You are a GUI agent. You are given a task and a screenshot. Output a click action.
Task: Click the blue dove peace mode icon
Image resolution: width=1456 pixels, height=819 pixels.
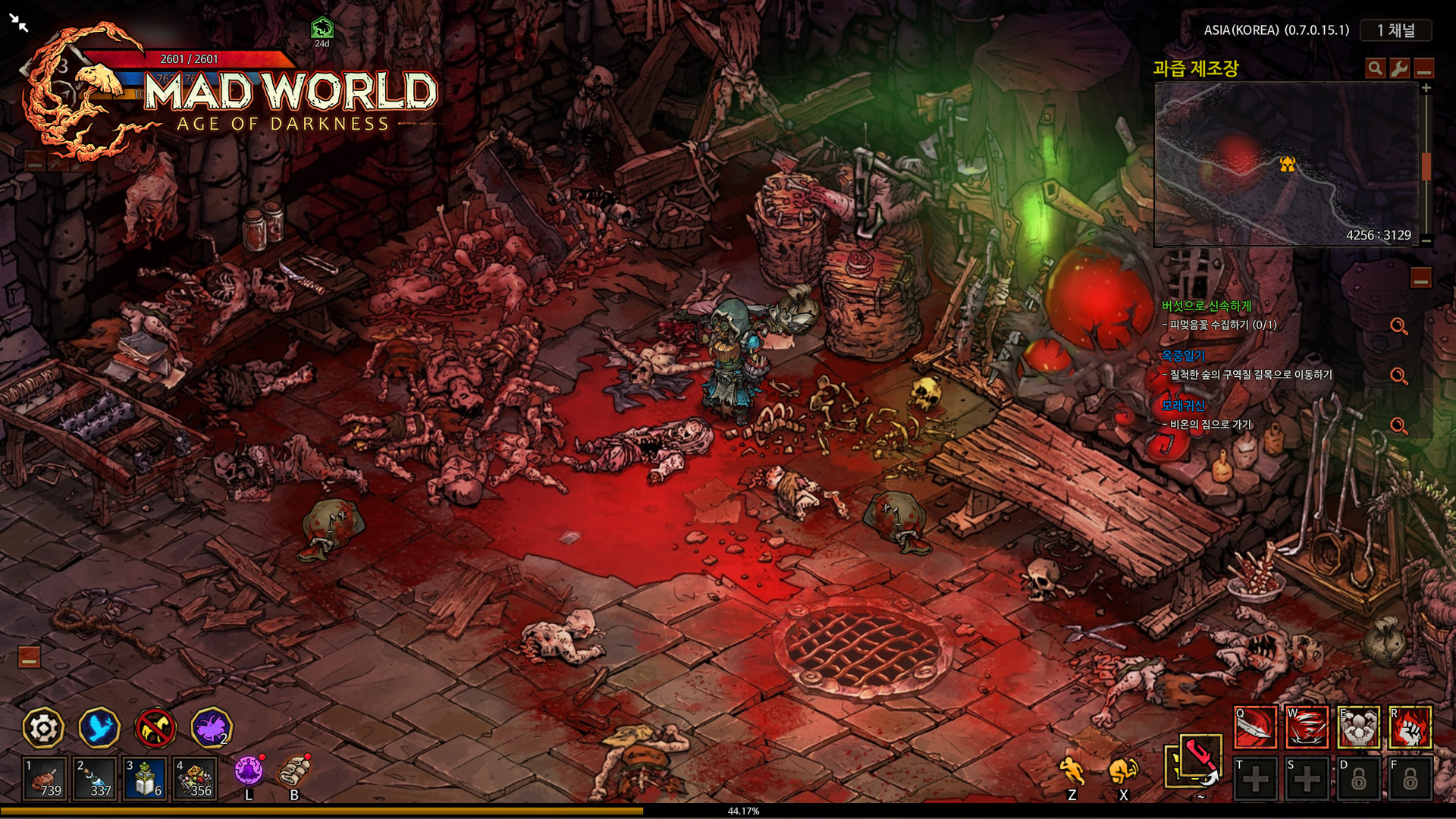[101, 727]
